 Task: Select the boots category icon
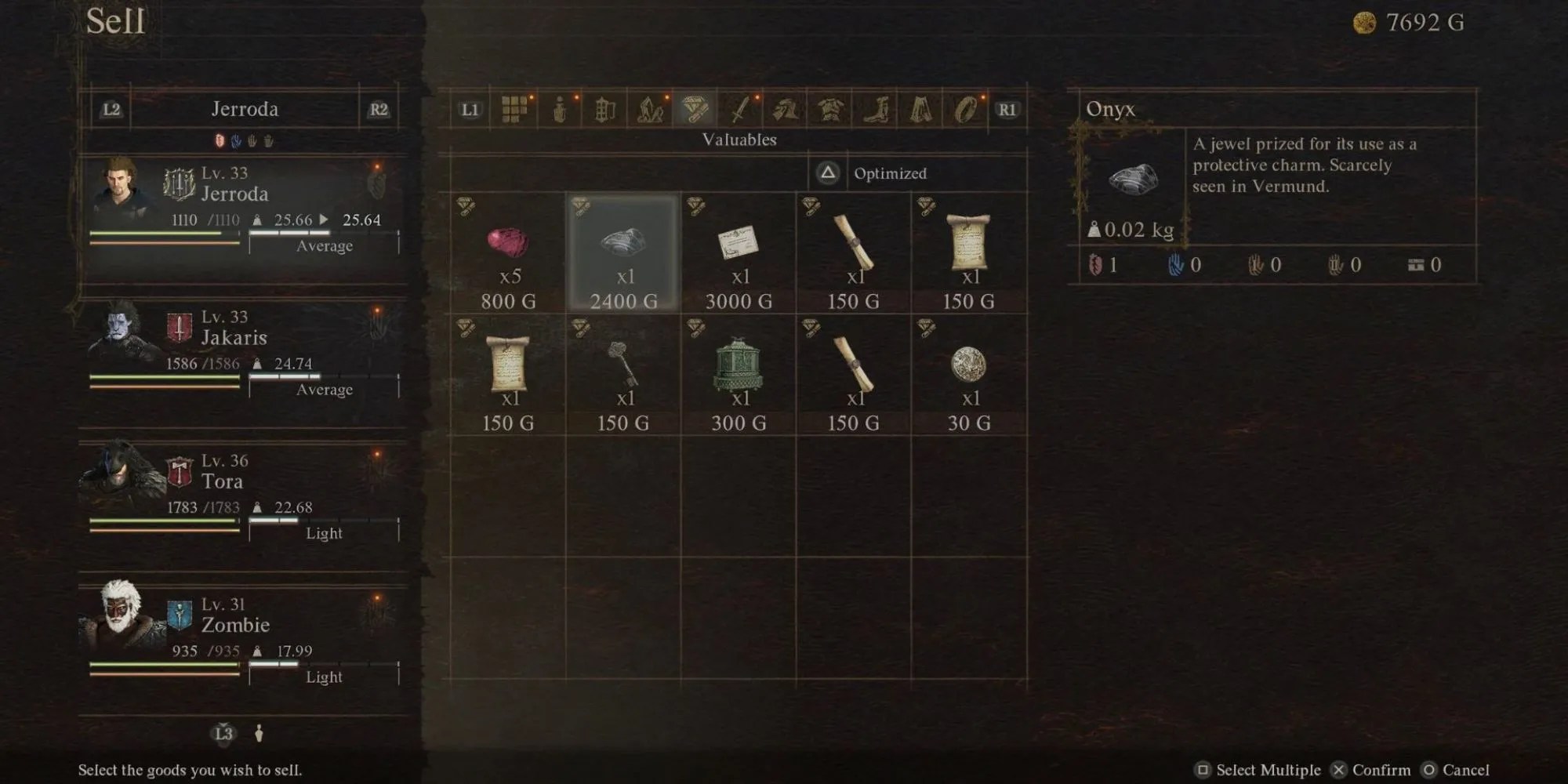[874, 111]
